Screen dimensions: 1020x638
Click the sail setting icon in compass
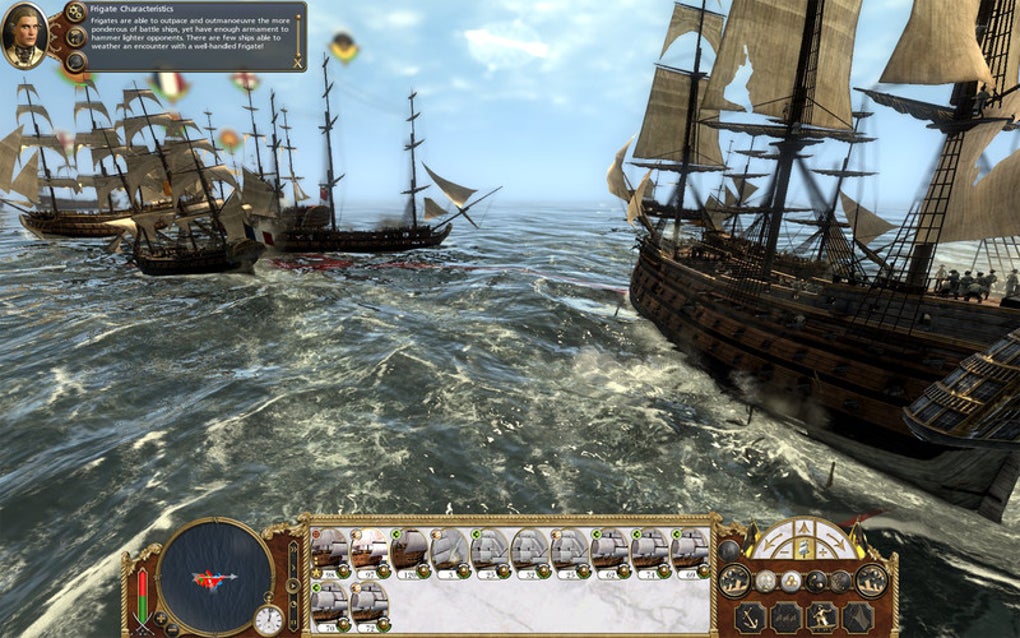pyautogui.click(x=803, y=546)
